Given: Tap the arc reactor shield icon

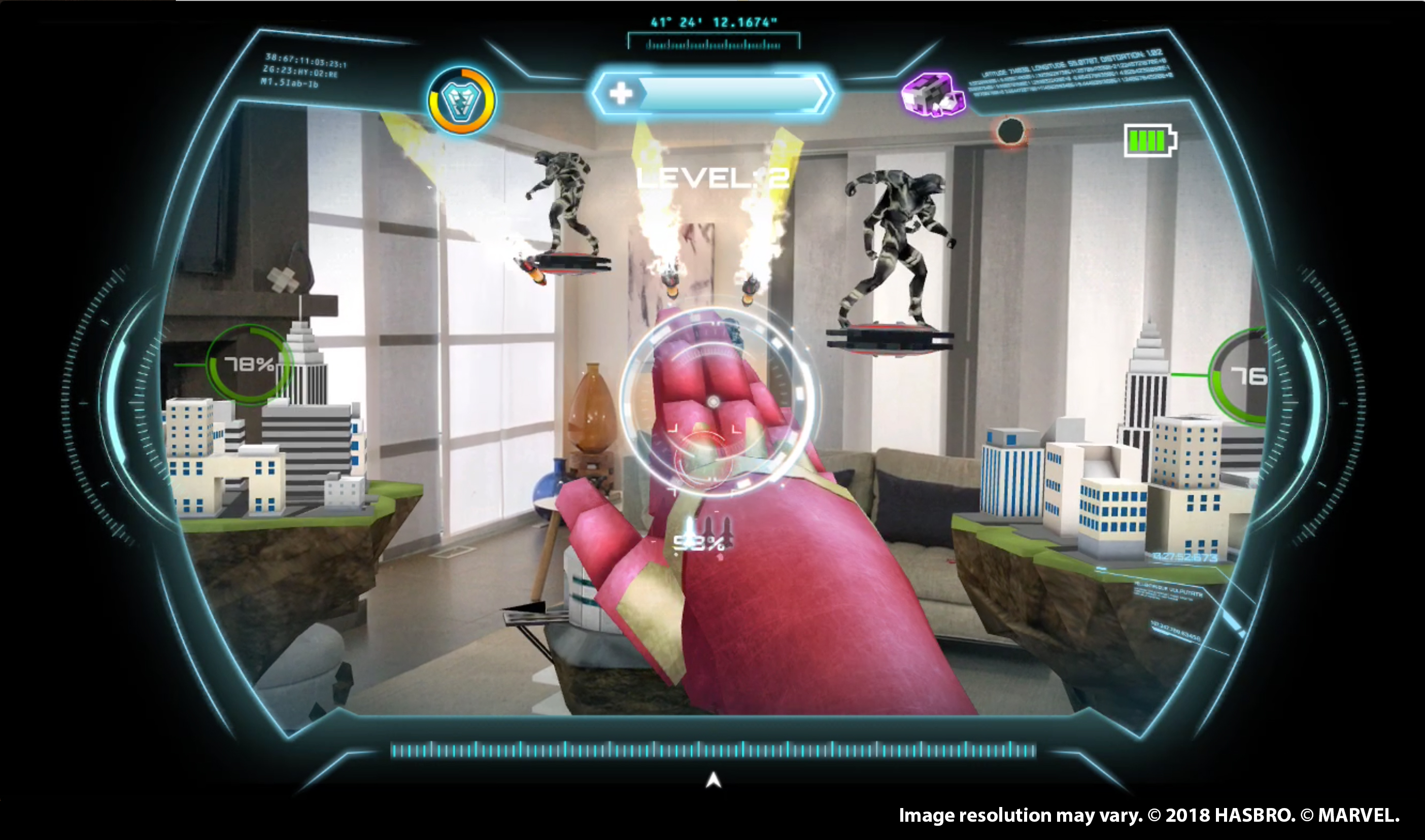Looking at the screenshot, I should point(461,101).
